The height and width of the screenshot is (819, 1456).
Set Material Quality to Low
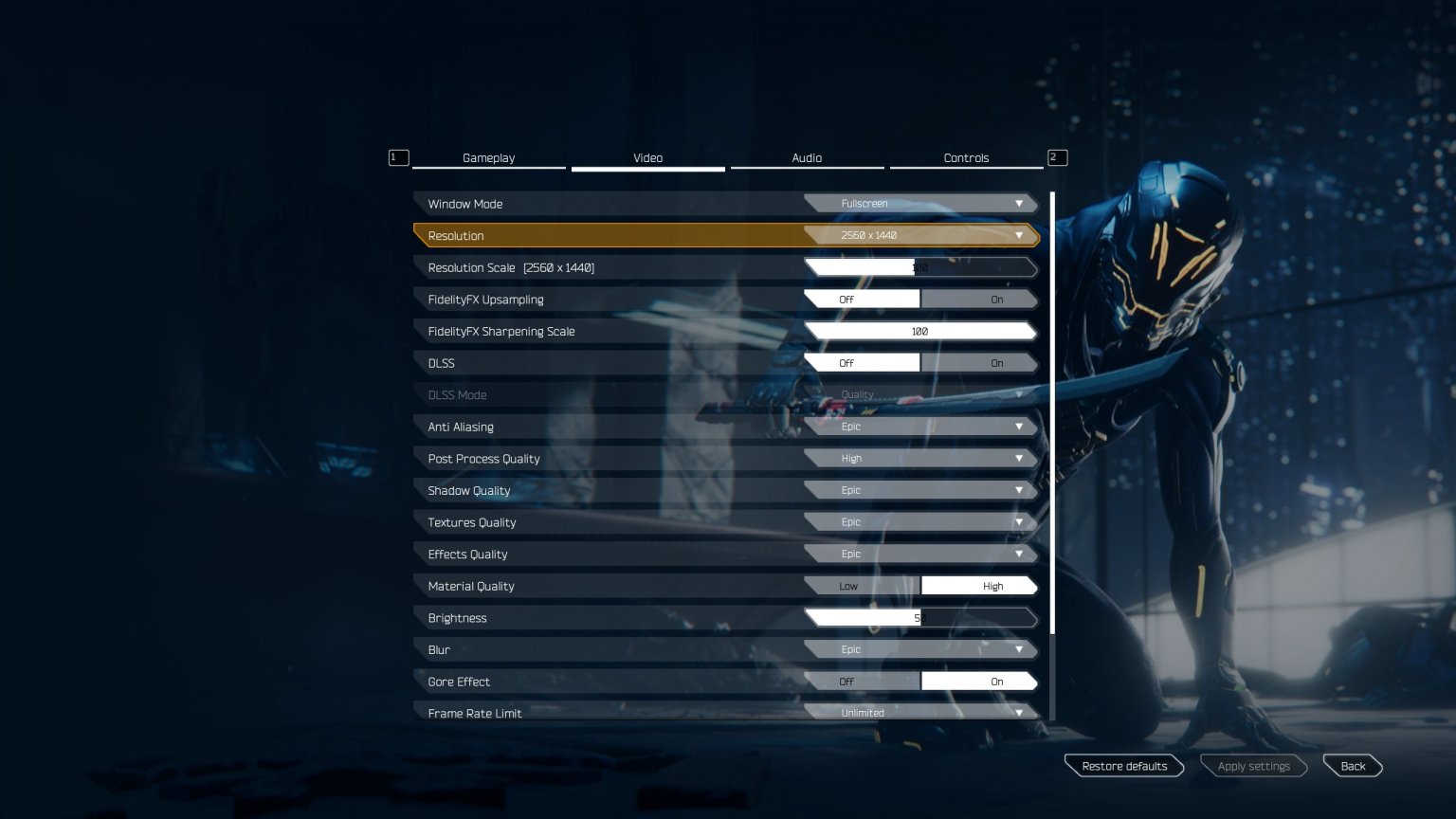tap(848, 585)
